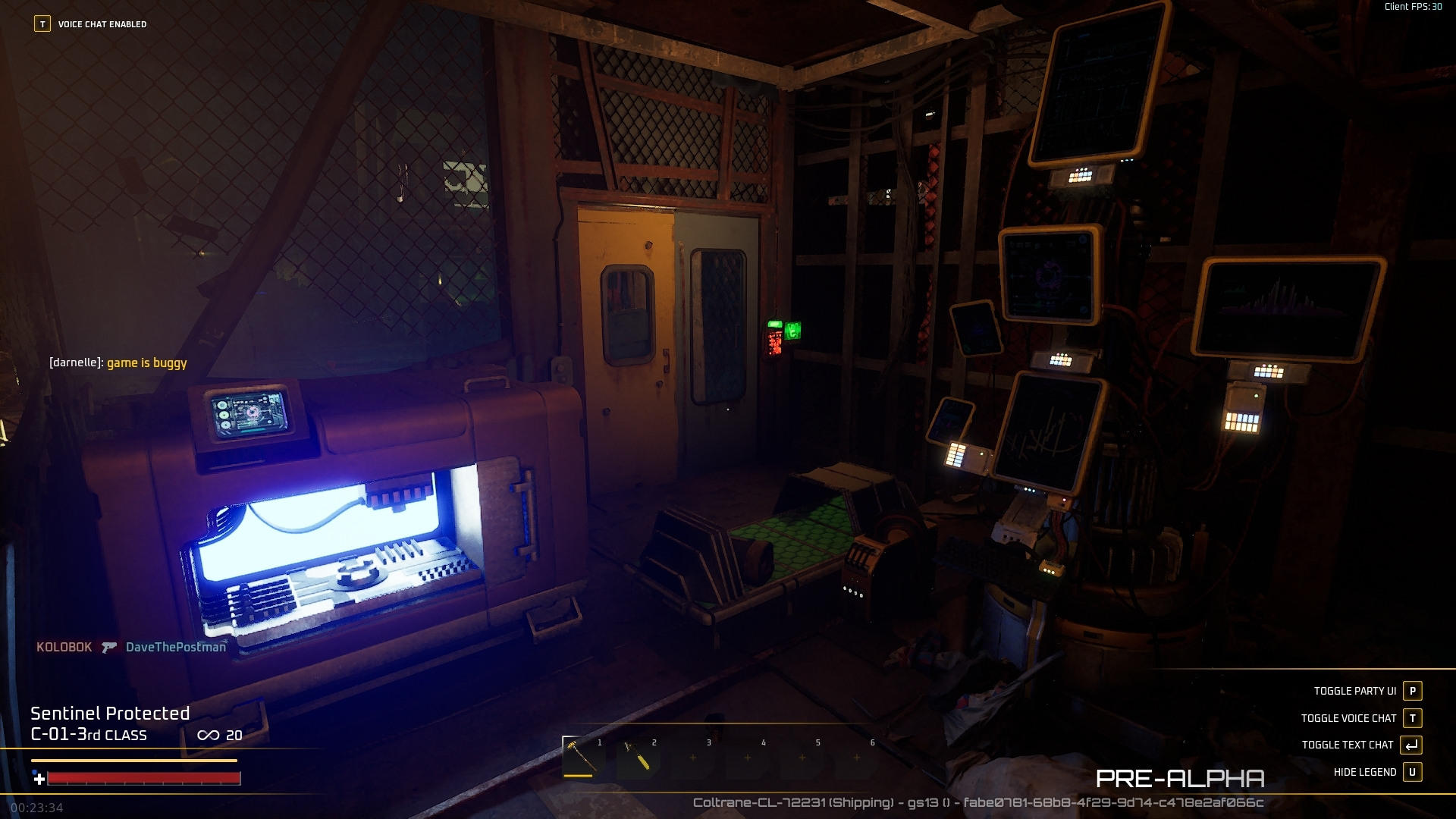Click the pistol icon beside DaveThePostman
The image size is (1456, 819).
109,648
